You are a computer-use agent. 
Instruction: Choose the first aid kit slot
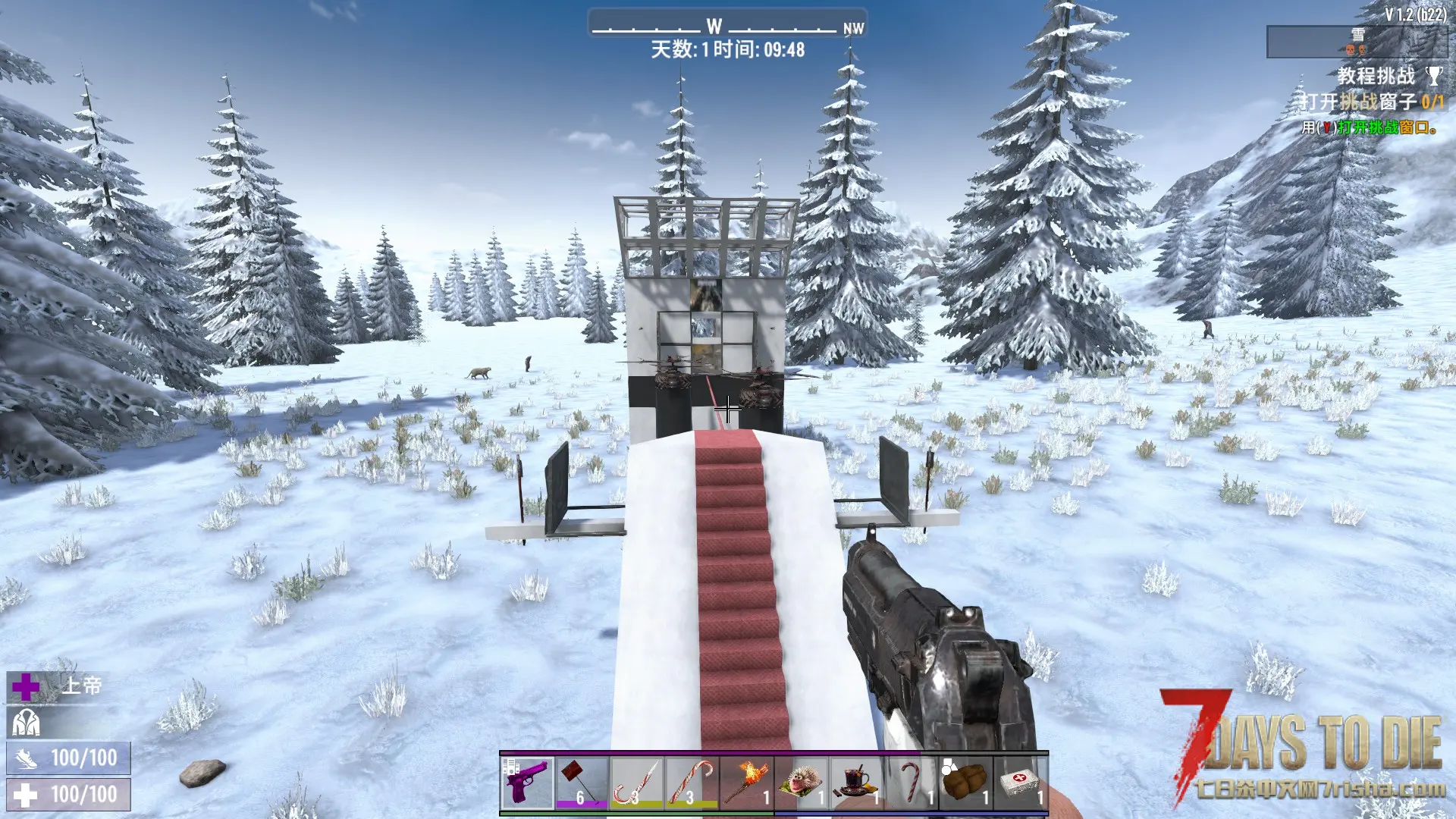pos(1020,783)
